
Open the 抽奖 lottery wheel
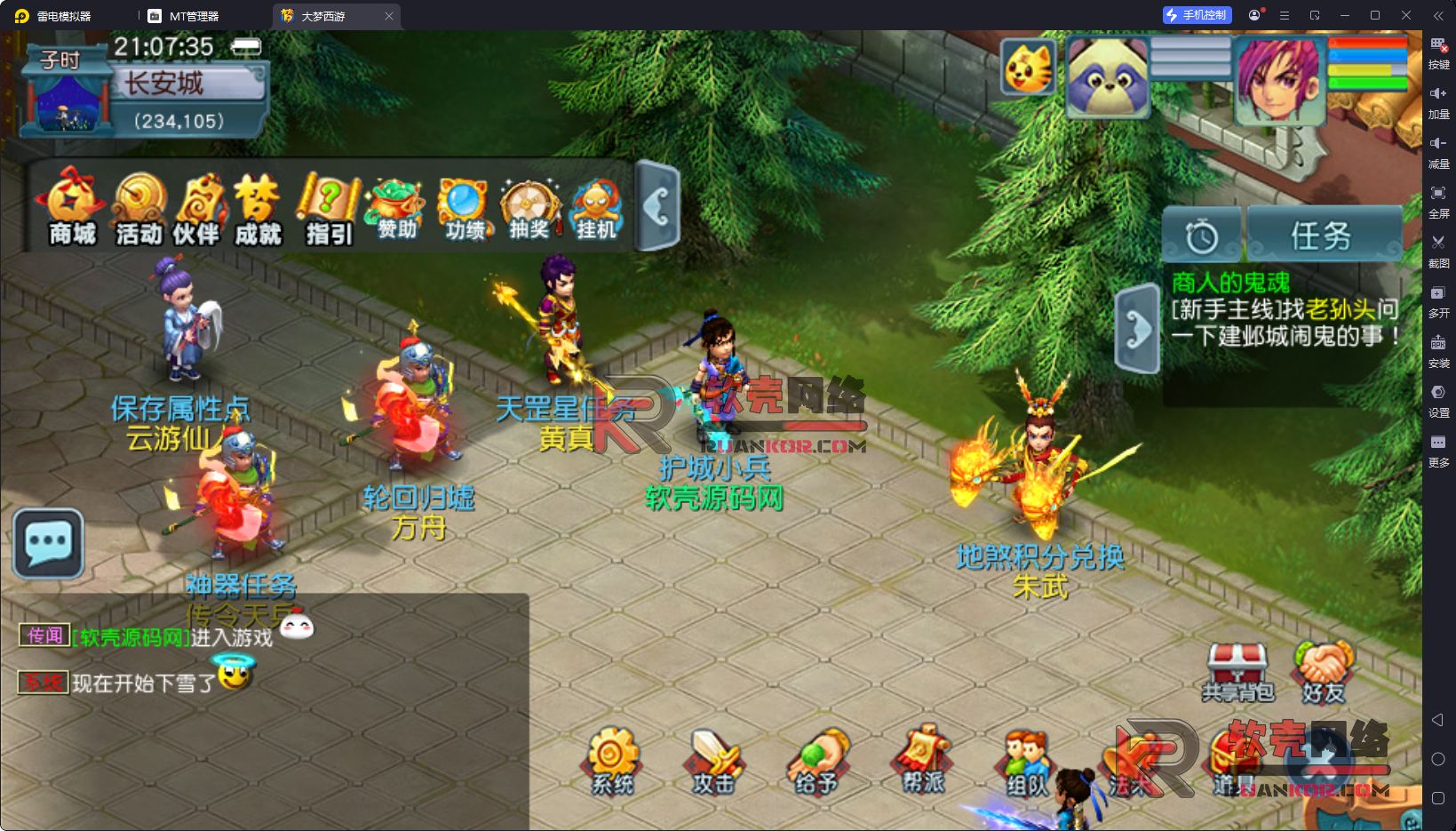(529, 207)
